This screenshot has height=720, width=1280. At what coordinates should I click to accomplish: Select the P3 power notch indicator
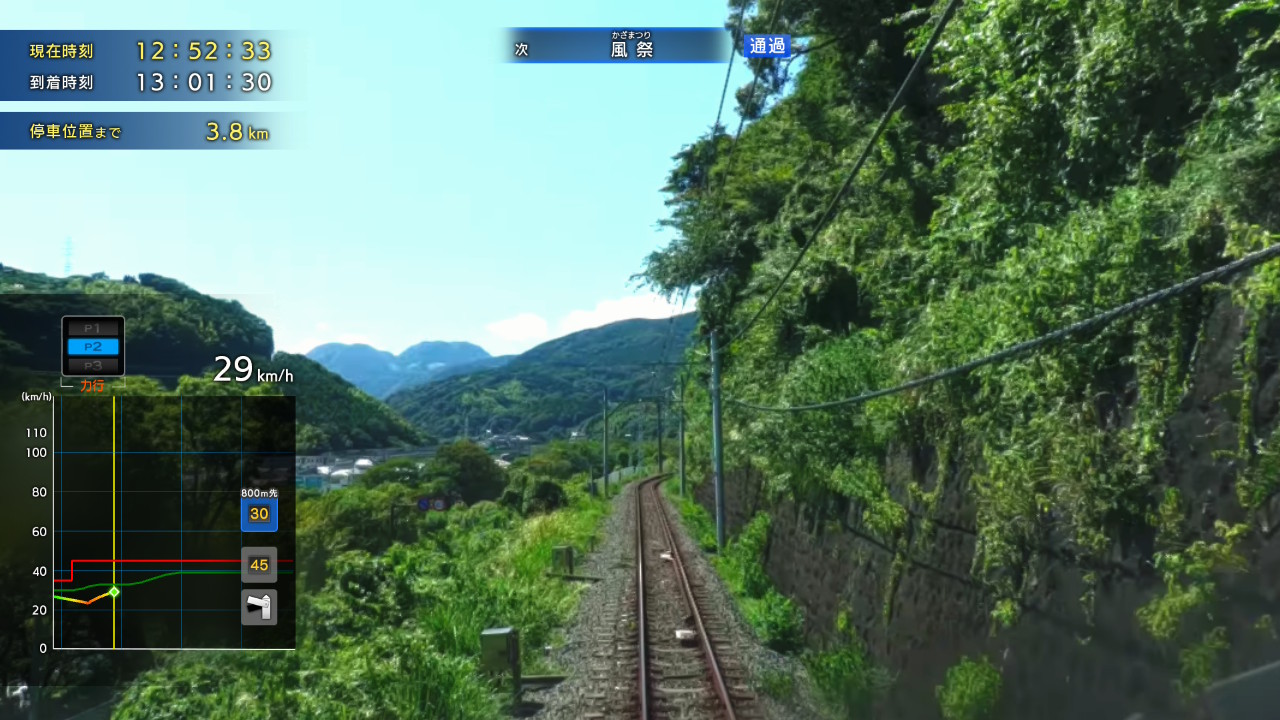click(92, 365)
